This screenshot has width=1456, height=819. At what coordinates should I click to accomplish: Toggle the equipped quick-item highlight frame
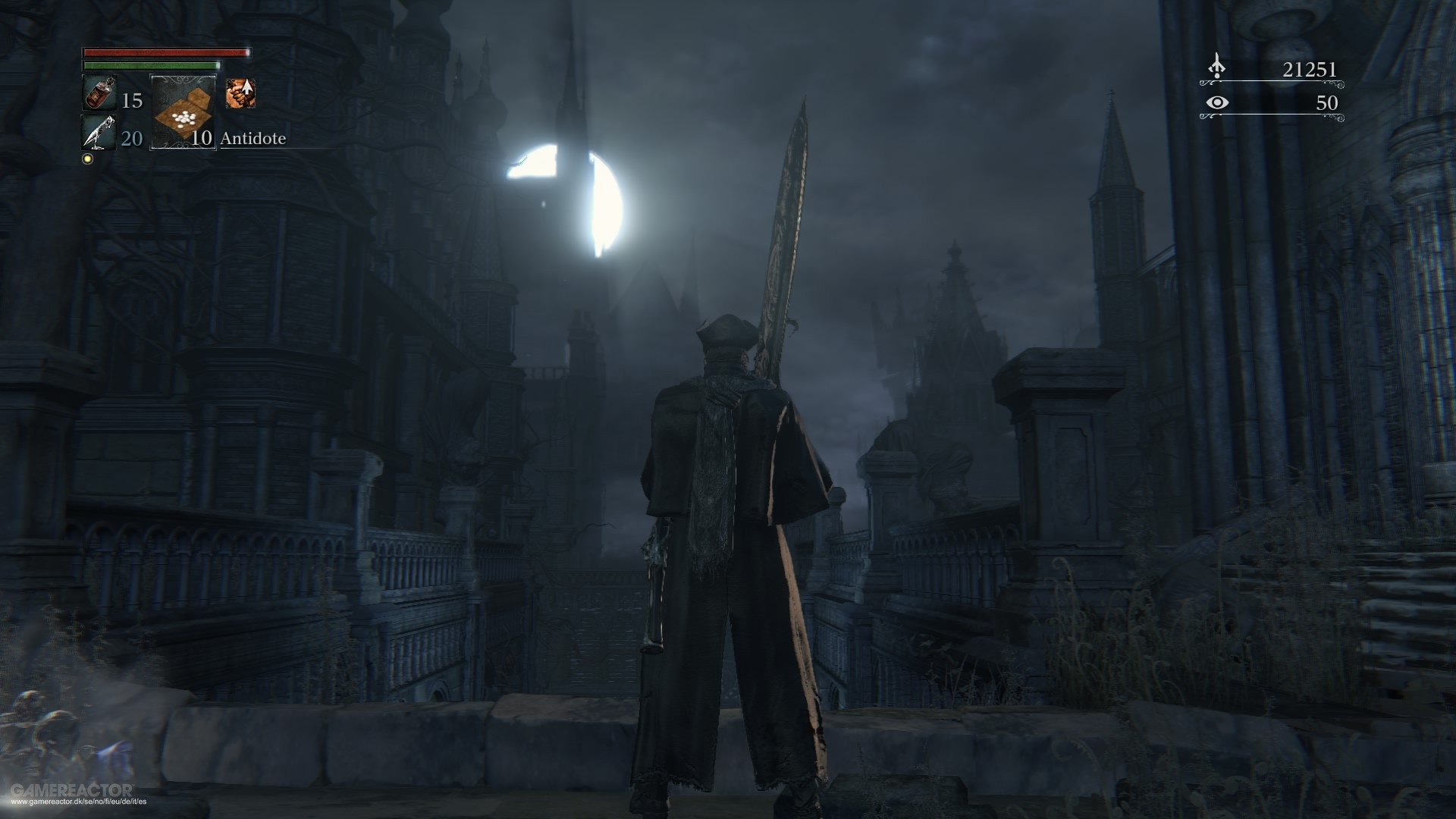click(x=184, y=111)
